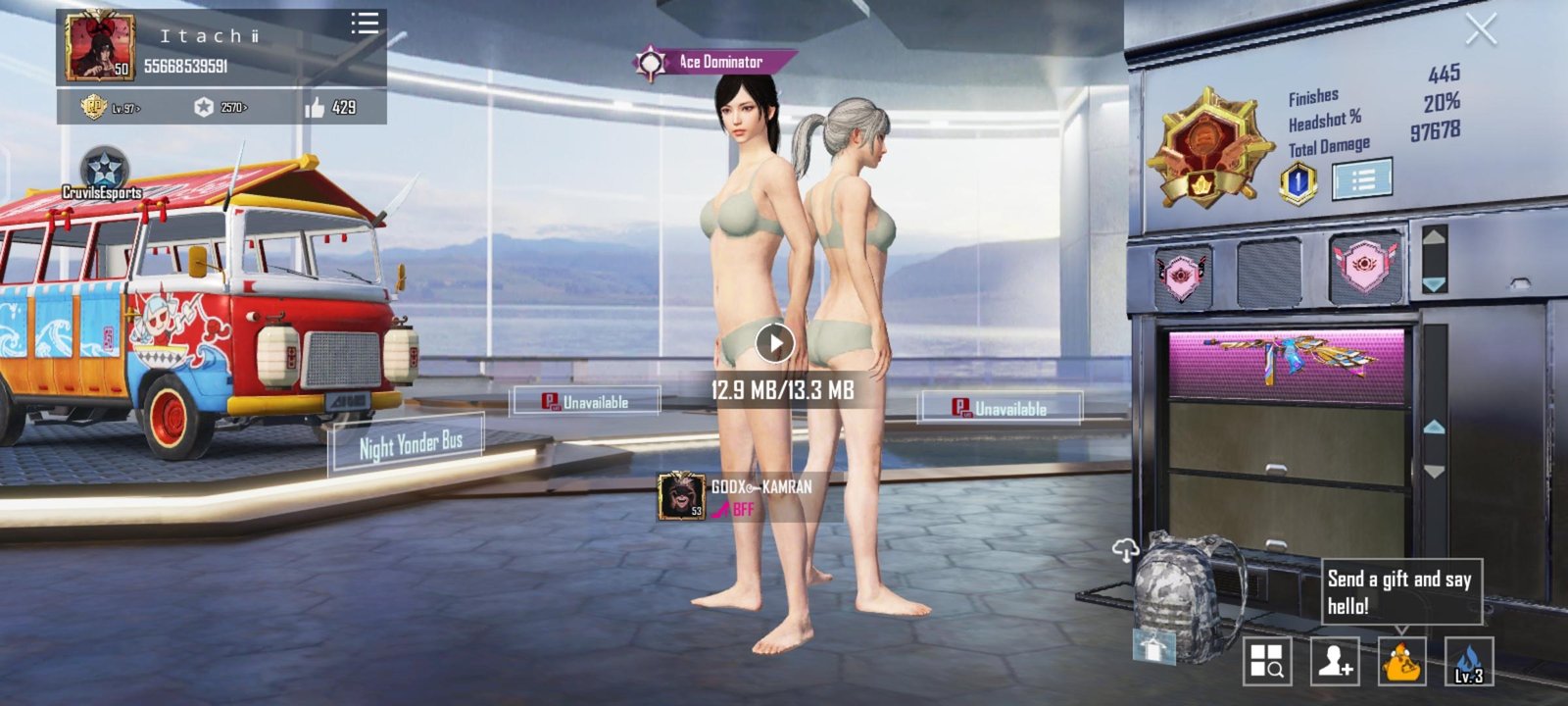The height and width of the screenshot is (706, 1568).
Task: Close the player profile screen
Action: [x=1480, y=30]
